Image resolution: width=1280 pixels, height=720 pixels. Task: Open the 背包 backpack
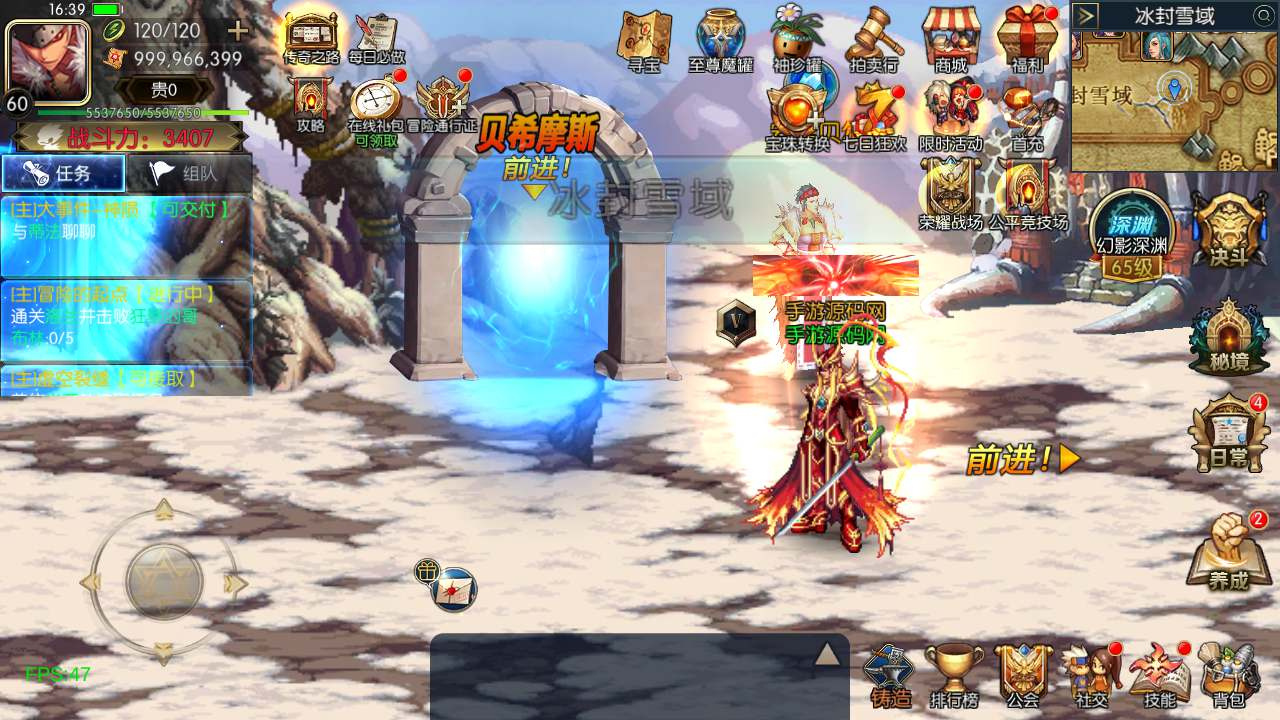1229,673
